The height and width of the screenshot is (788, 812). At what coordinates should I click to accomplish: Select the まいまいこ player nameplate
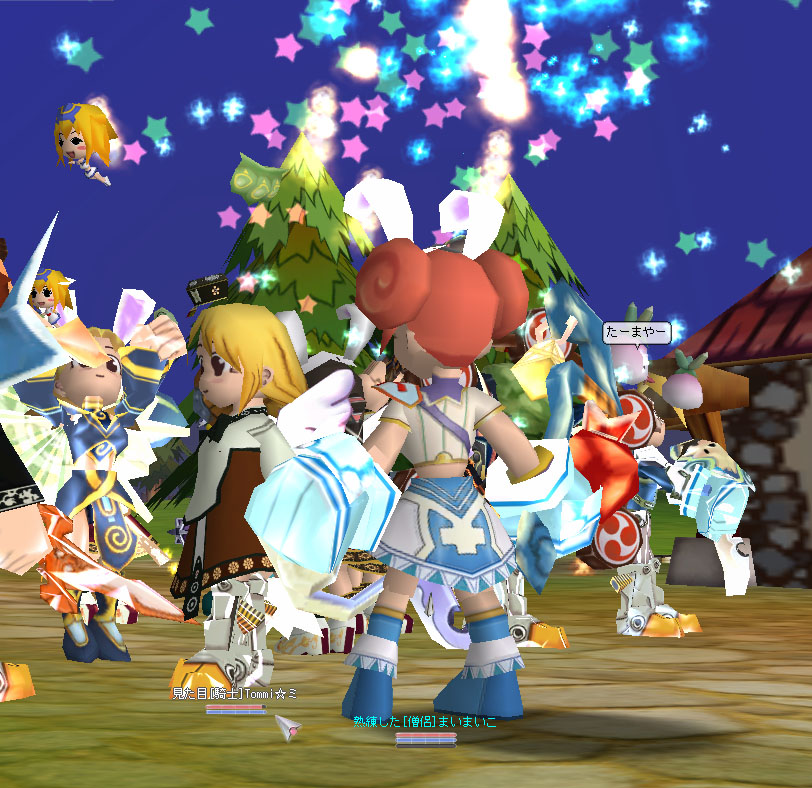click(424, 721)
